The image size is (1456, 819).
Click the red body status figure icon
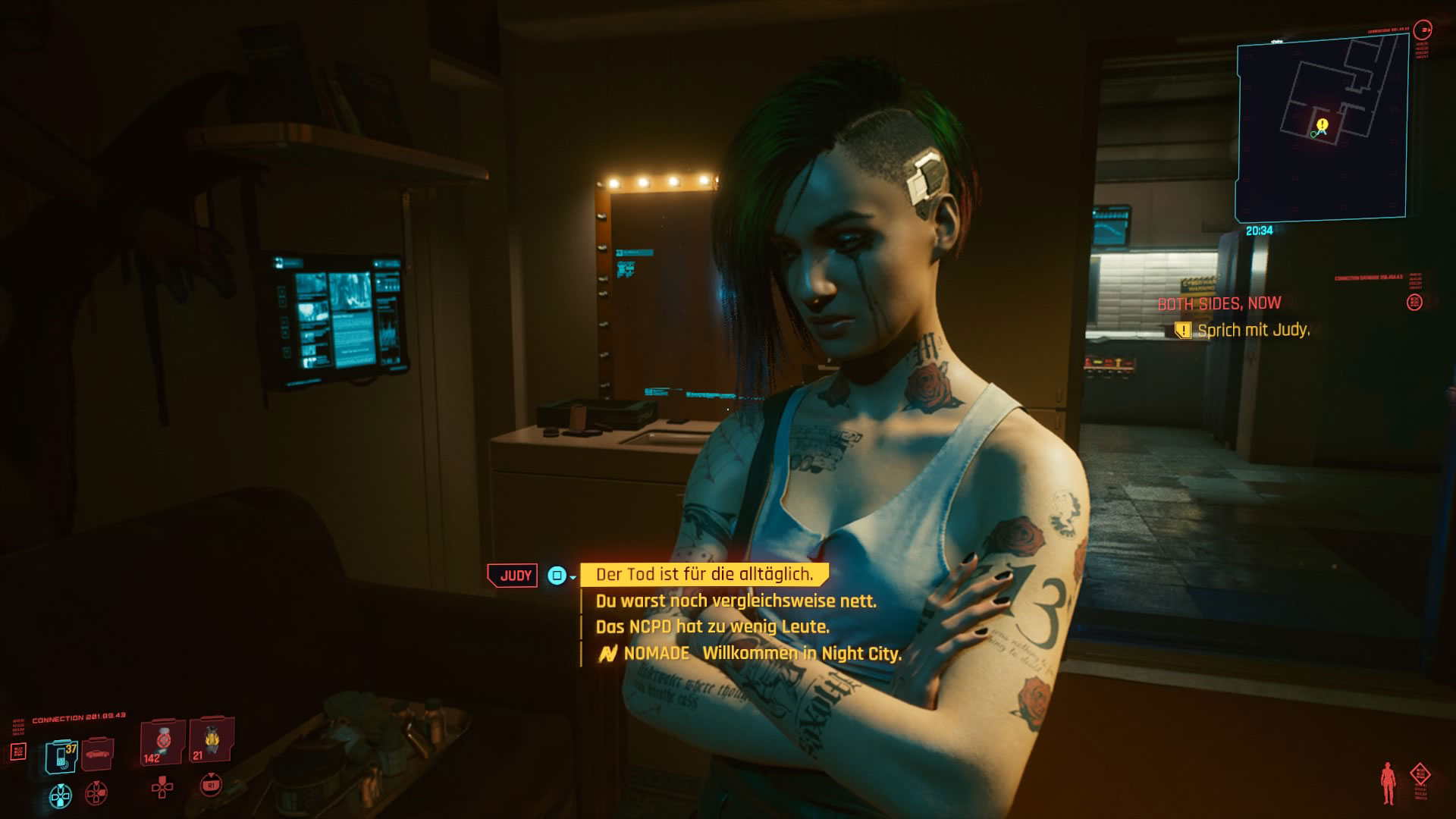(1389, 783)
